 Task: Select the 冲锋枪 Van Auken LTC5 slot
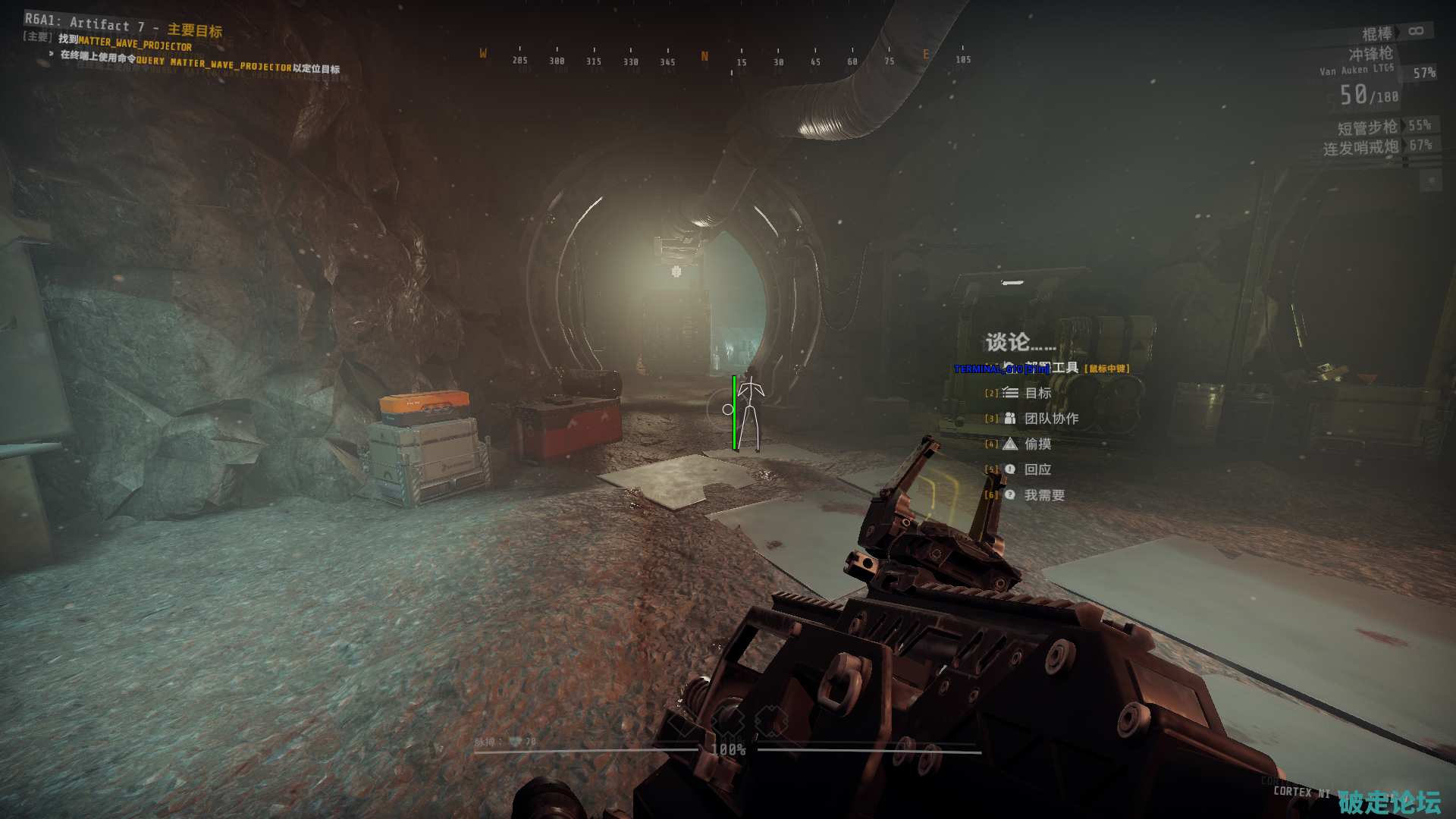pyautogui.click(x=1370, y=55)
